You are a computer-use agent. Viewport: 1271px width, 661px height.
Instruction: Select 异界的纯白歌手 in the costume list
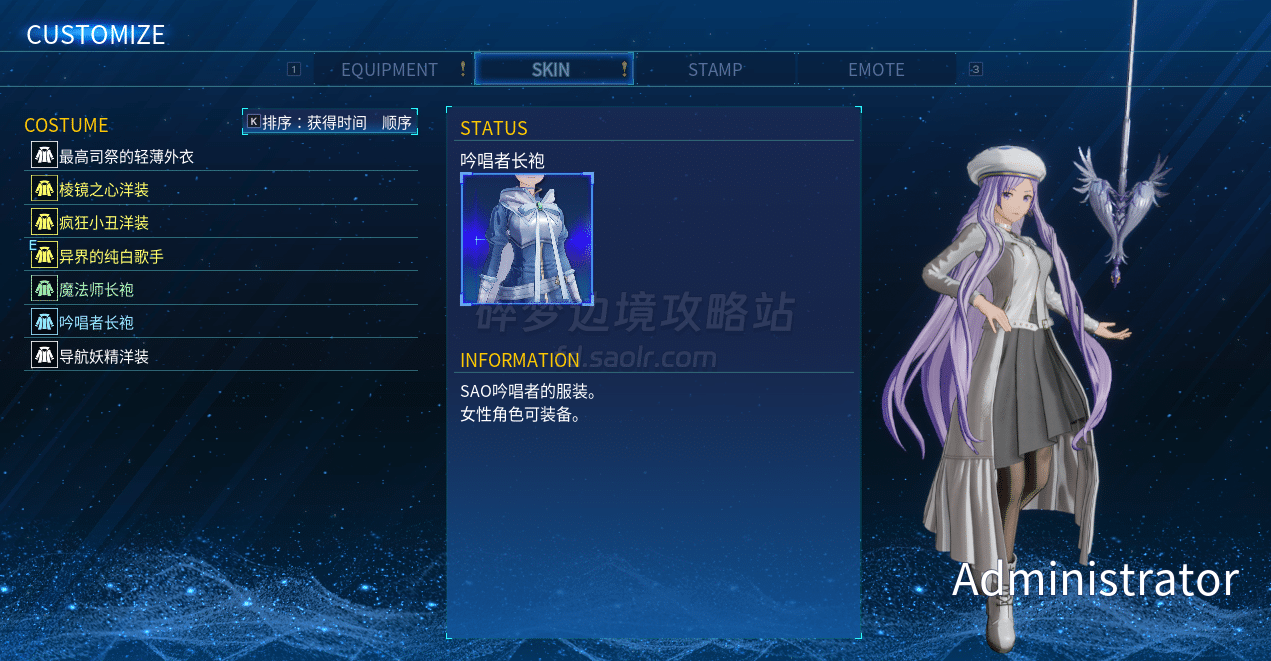click(x=111, y=256)
